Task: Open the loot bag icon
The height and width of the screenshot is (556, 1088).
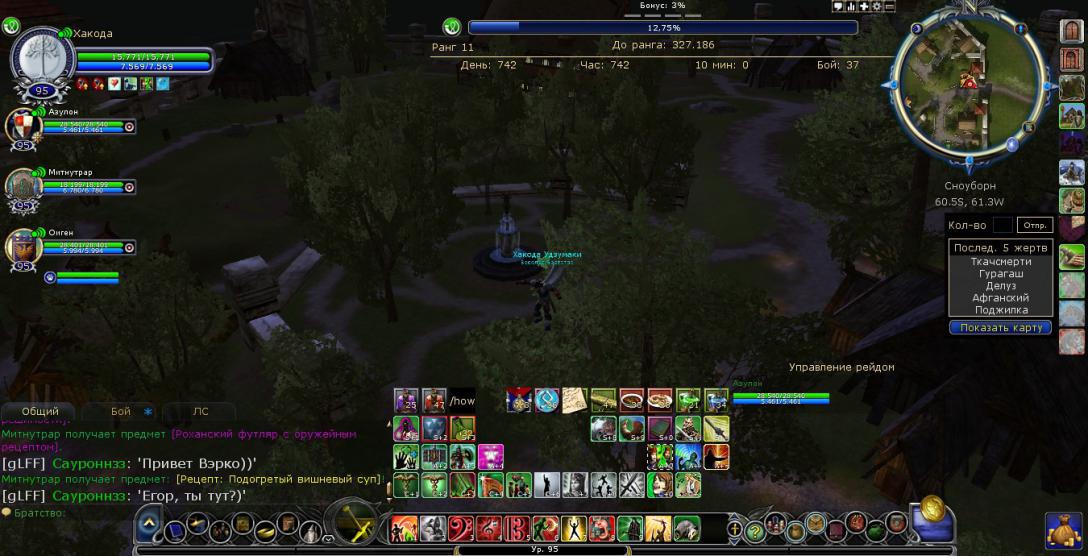Action: pyautogui.click(x=1063, y=529)
